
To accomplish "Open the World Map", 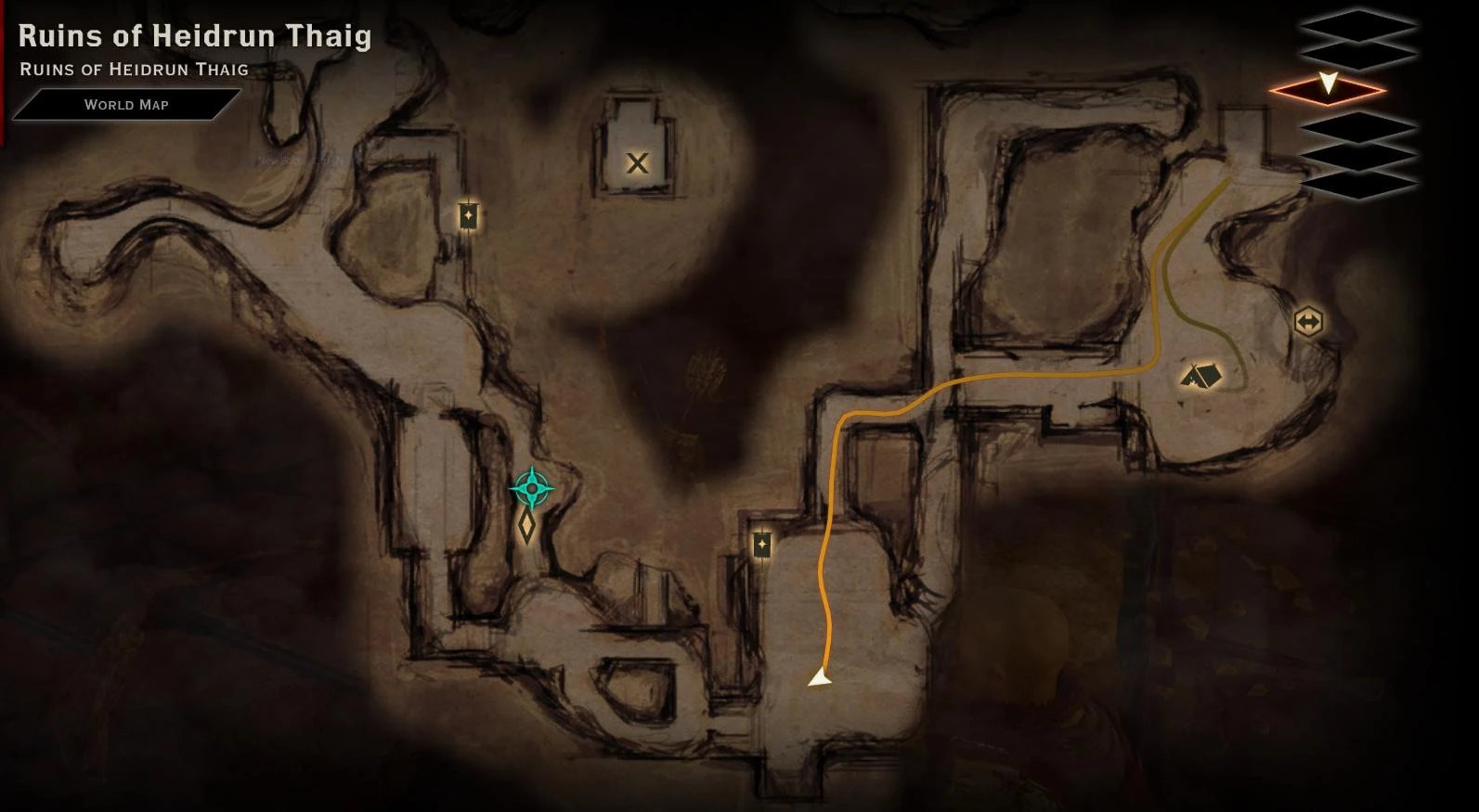I will [x=125, y=104].
